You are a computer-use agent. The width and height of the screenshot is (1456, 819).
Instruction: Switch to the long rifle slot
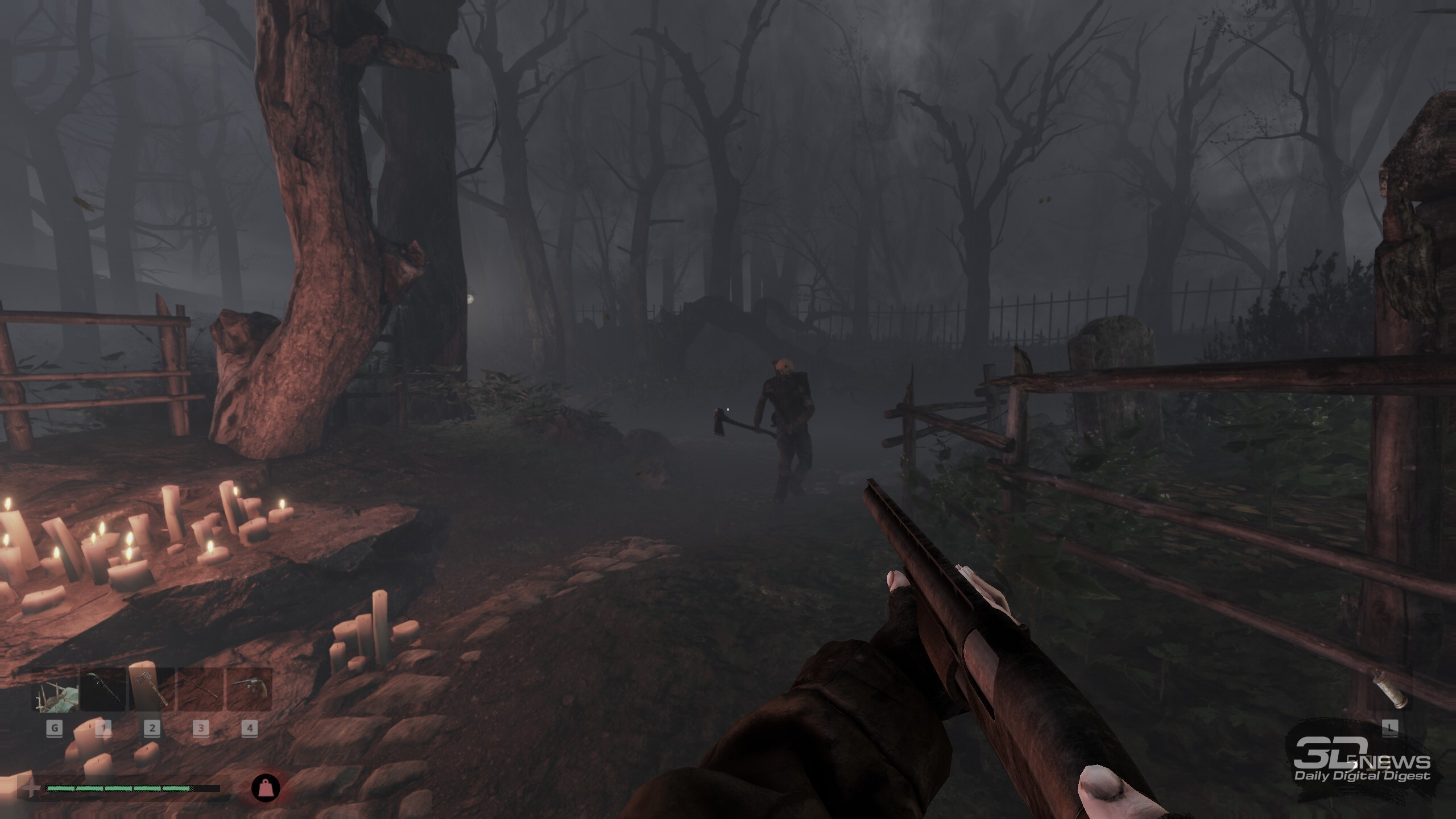200,690
